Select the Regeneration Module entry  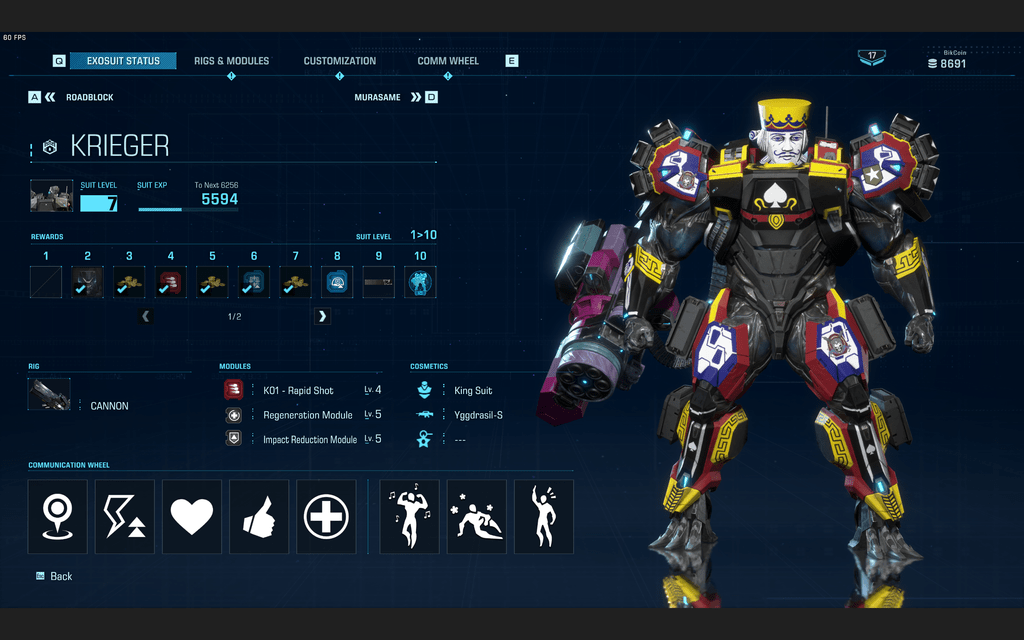307,415
